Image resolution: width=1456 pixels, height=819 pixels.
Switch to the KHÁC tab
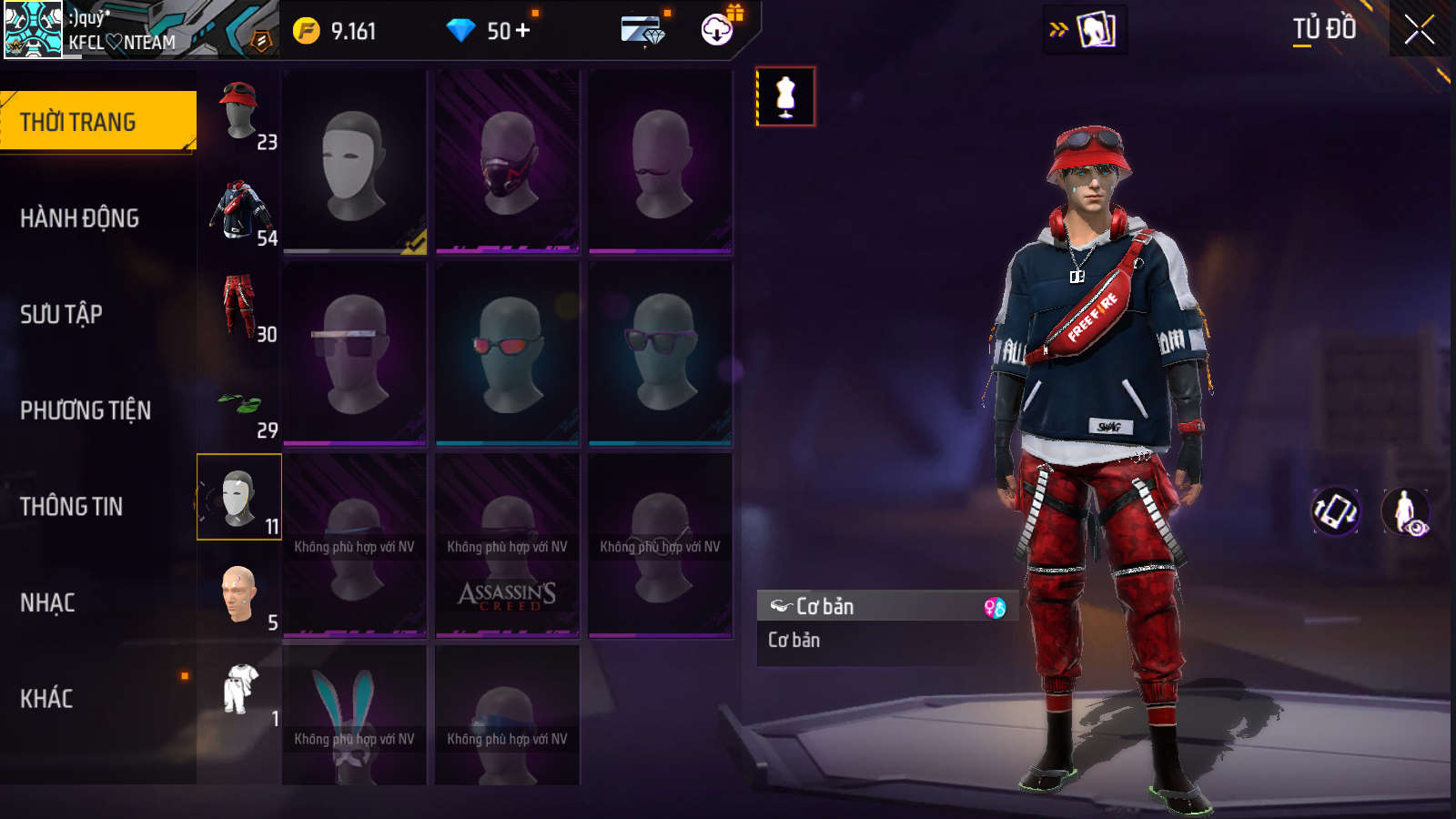pos(46,699)
